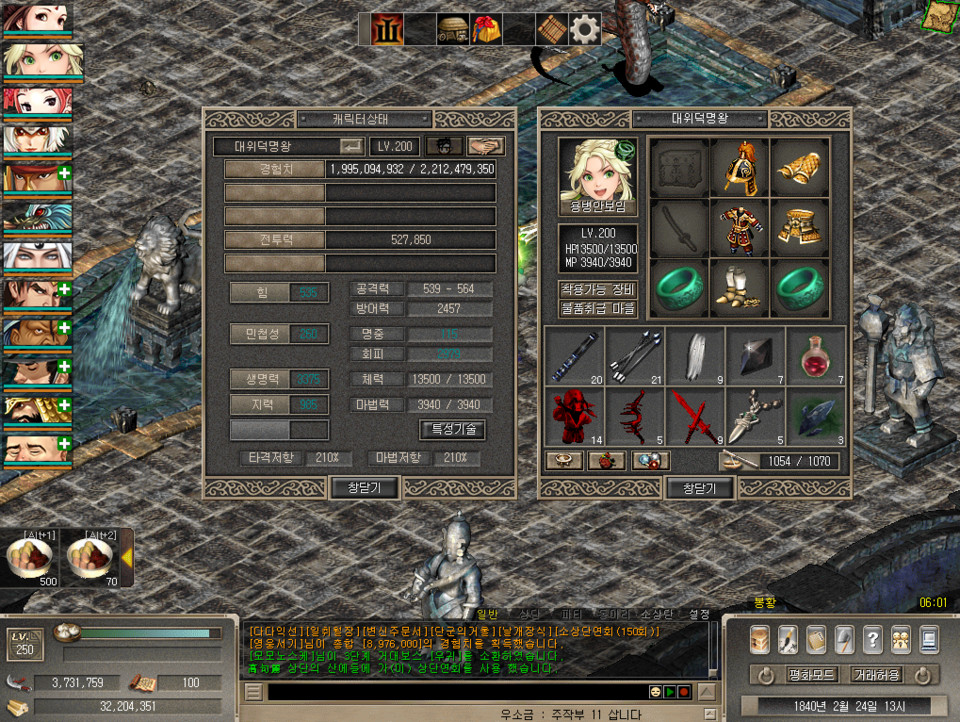Open the 설정 chat settings tab
The image size is (960, 722).
point(700,613)
